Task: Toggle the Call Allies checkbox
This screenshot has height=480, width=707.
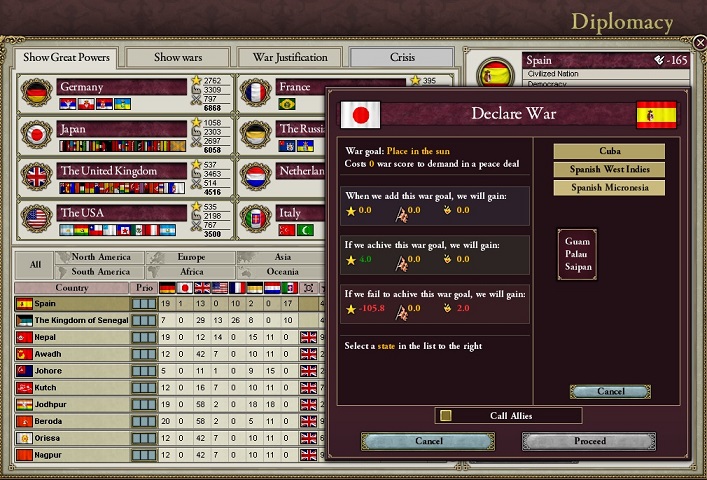Action: pyautogui.click(x=446, y=416)
